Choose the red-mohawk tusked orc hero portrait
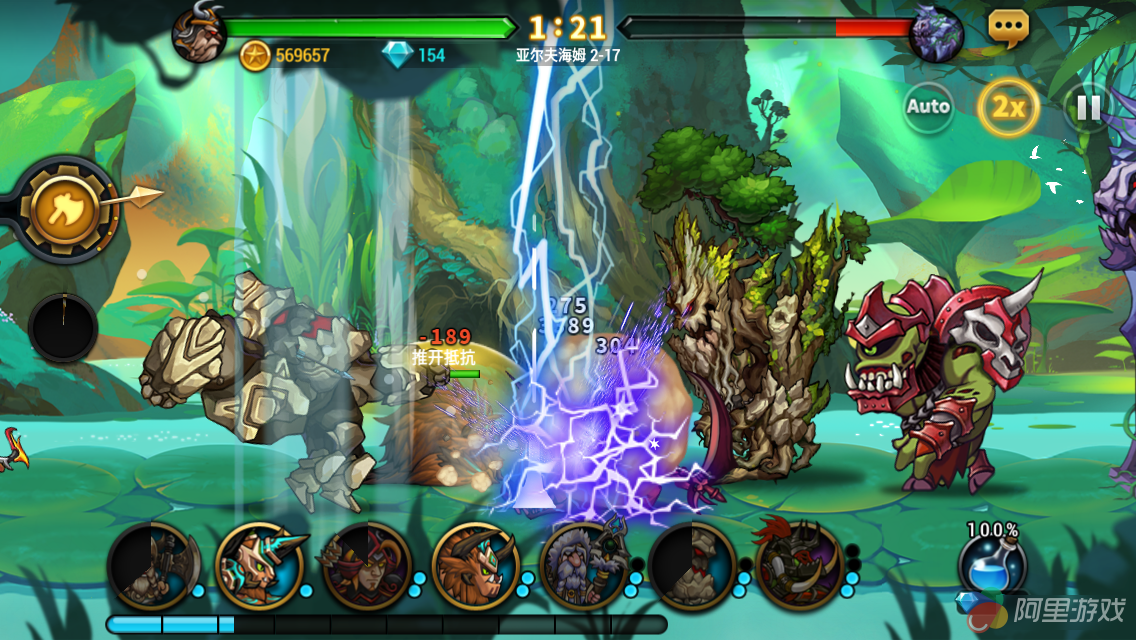The height and width of the screenshot is (640, 1136). pos(799,565)
